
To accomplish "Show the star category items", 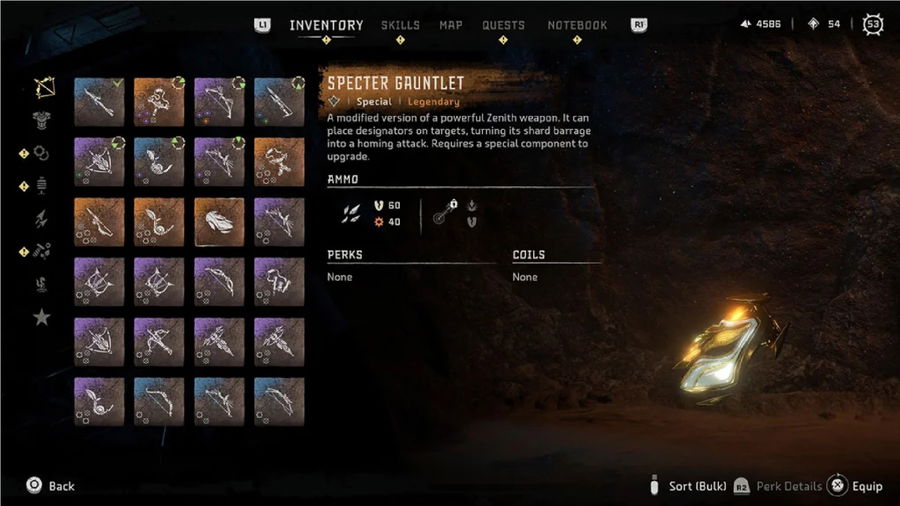I will point(43,317).
